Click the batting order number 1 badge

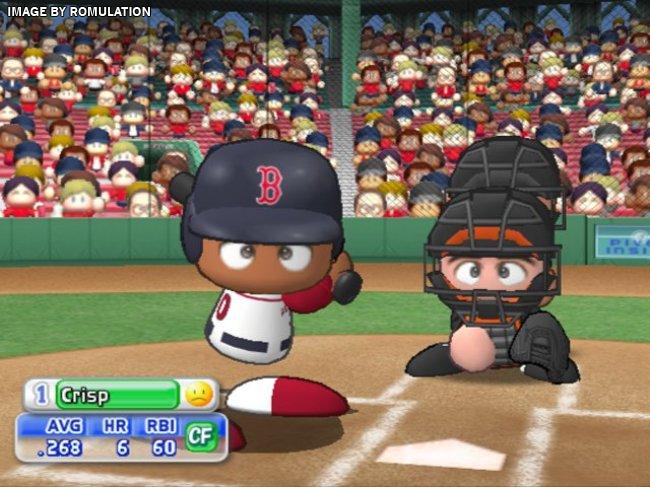[x=41, y=394]
